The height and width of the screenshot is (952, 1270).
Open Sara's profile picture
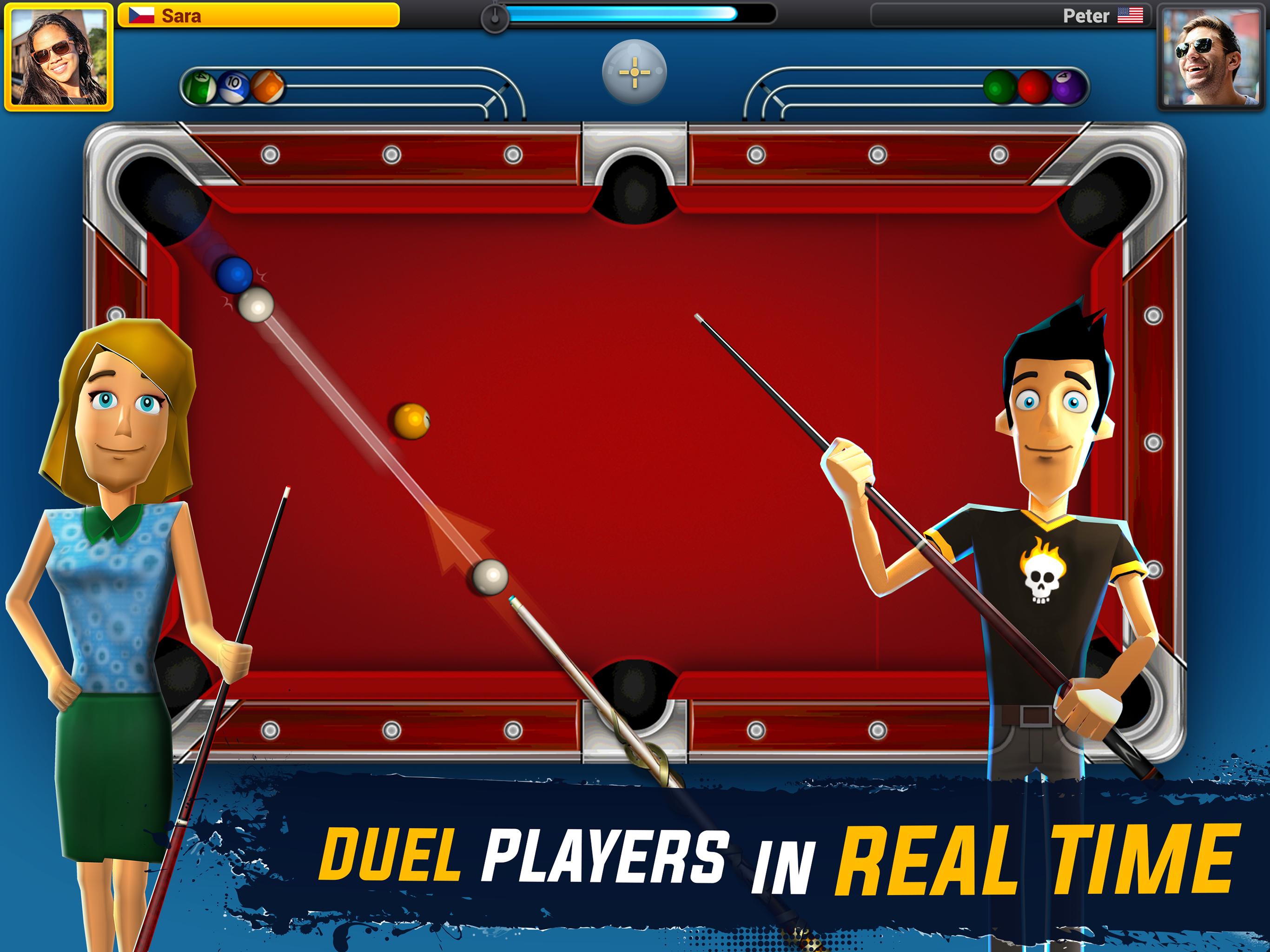coord(59,58)
